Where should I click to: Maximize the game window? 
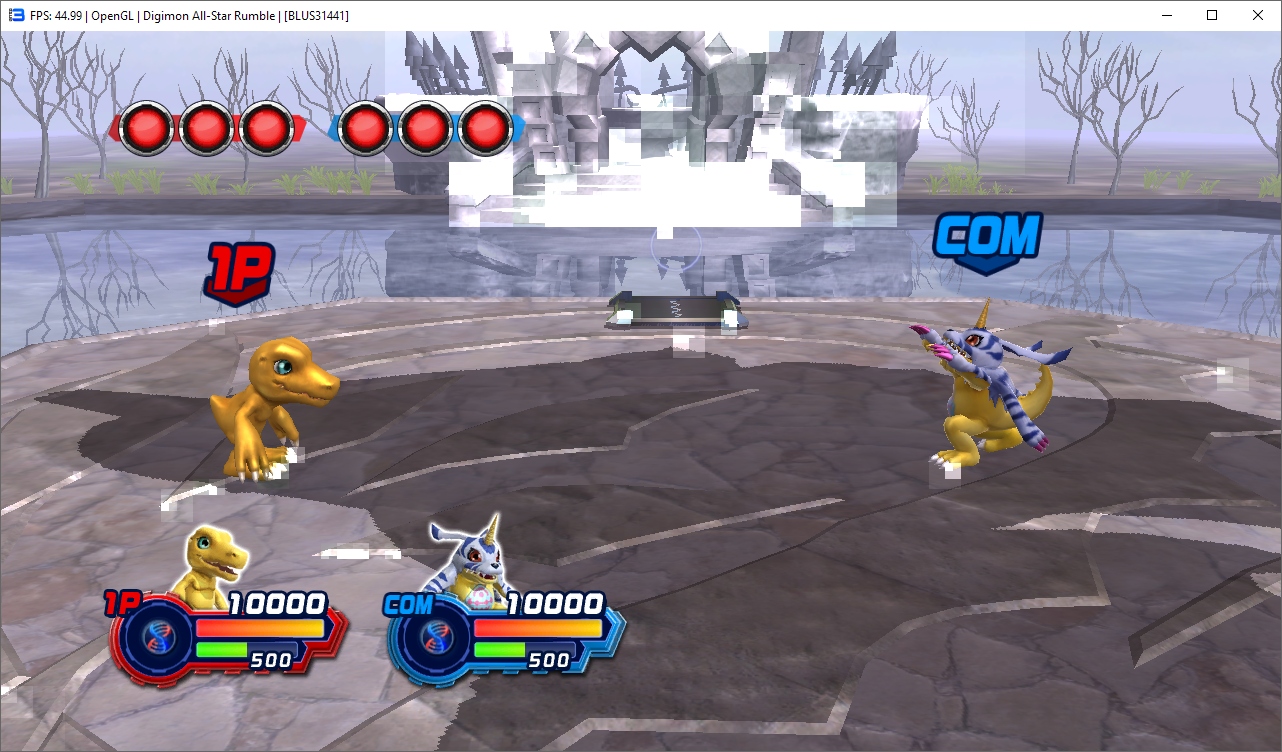[1212, 15]
